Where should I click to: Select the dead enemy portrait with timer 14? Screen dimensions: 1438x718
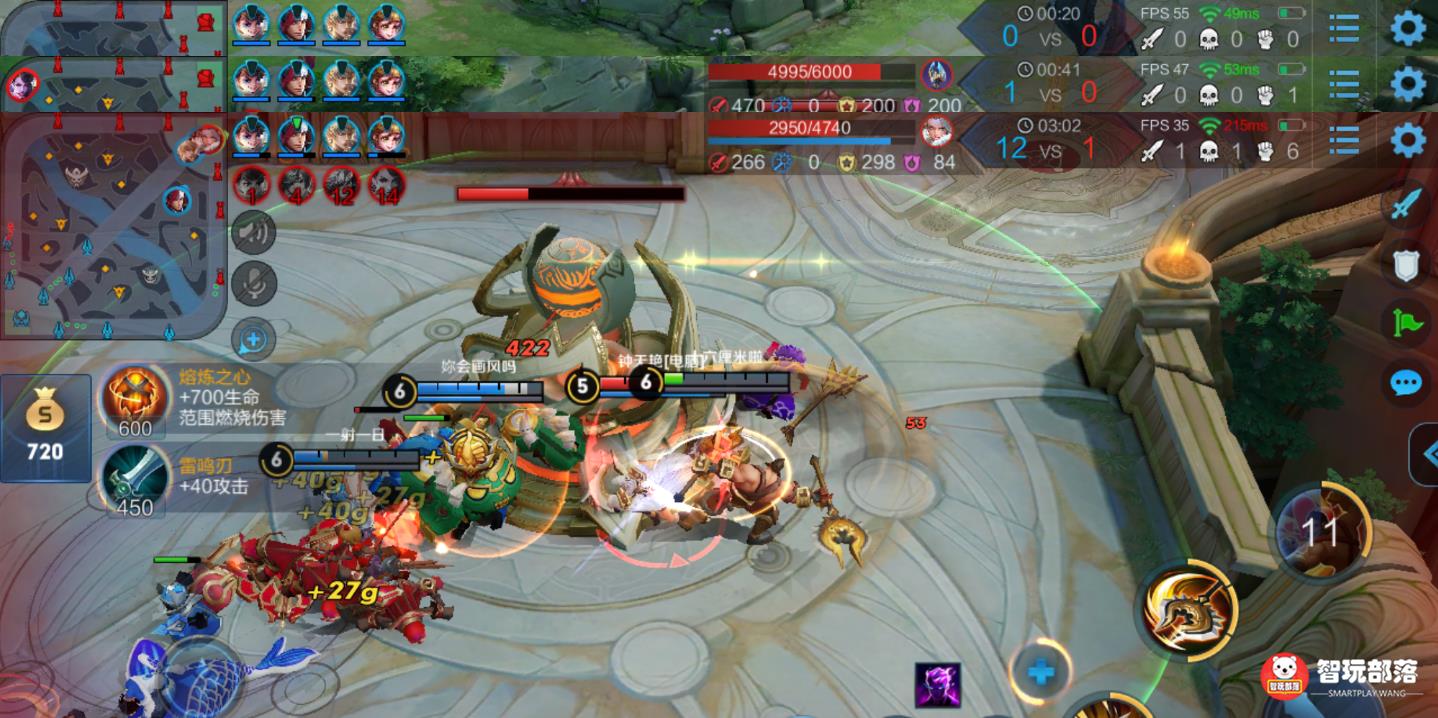click(x=386, y=185)
